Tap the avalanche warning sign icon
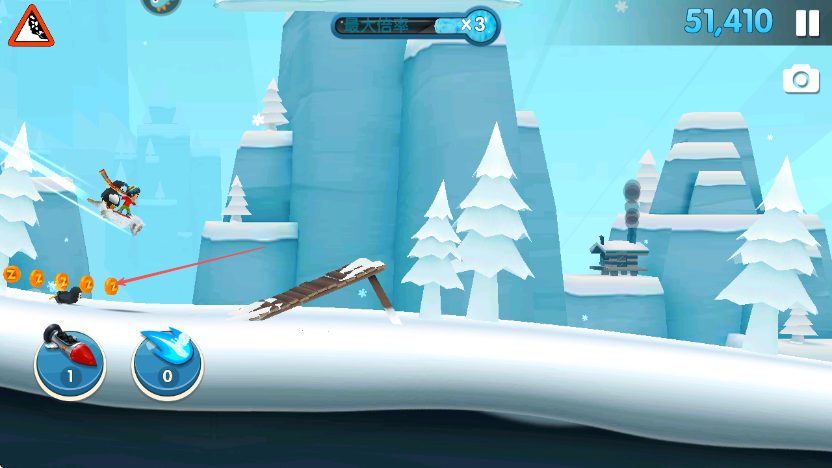The image size is (832, 468). pos(31,27)
